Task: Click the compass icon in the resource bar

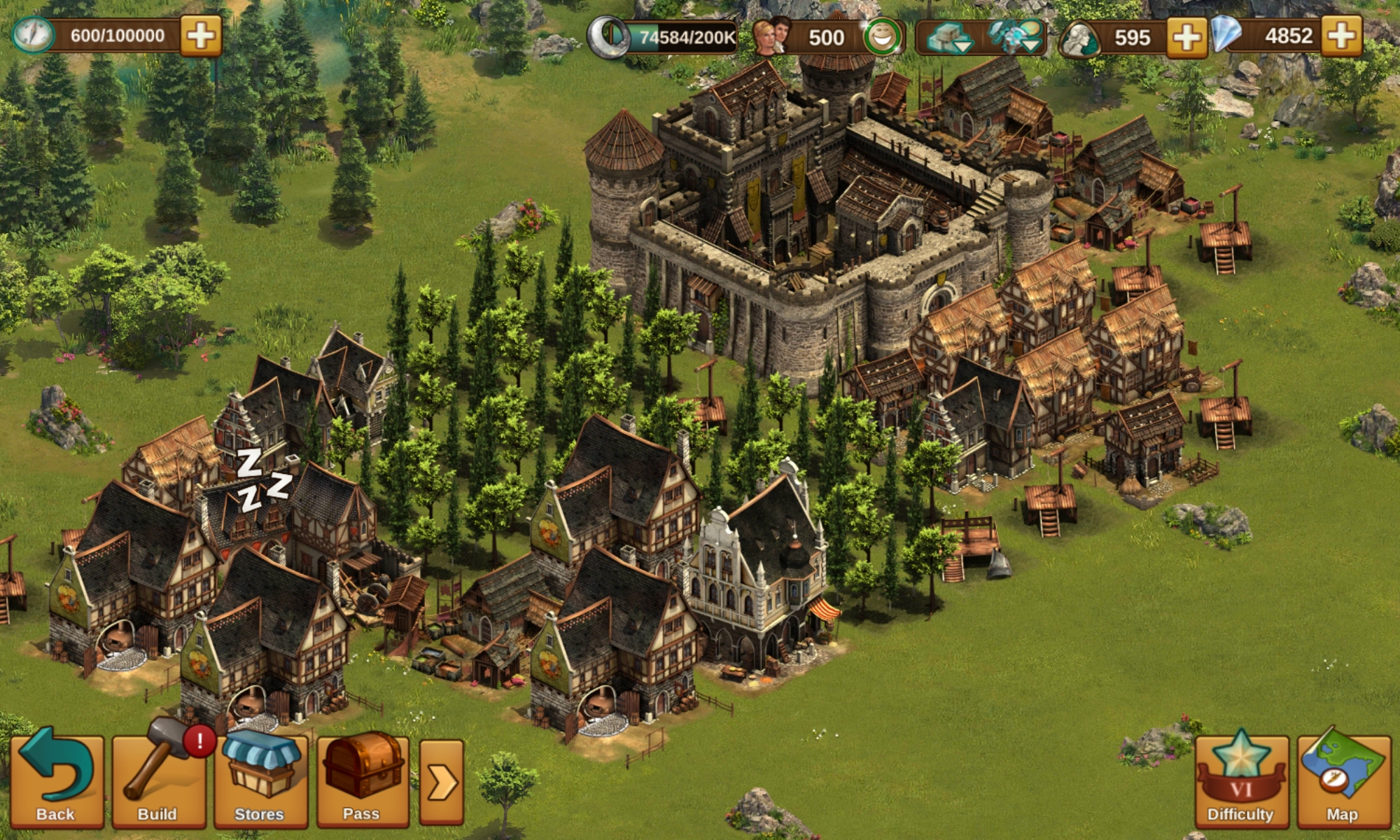Action: [33, 36]
